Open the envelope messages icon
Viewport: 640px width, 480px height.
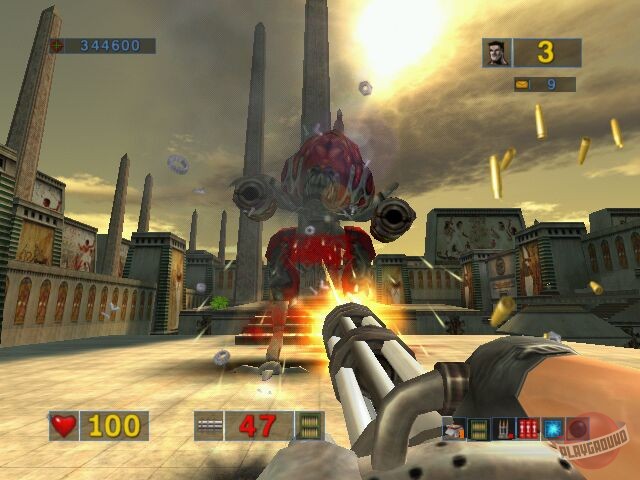point(522,84)
